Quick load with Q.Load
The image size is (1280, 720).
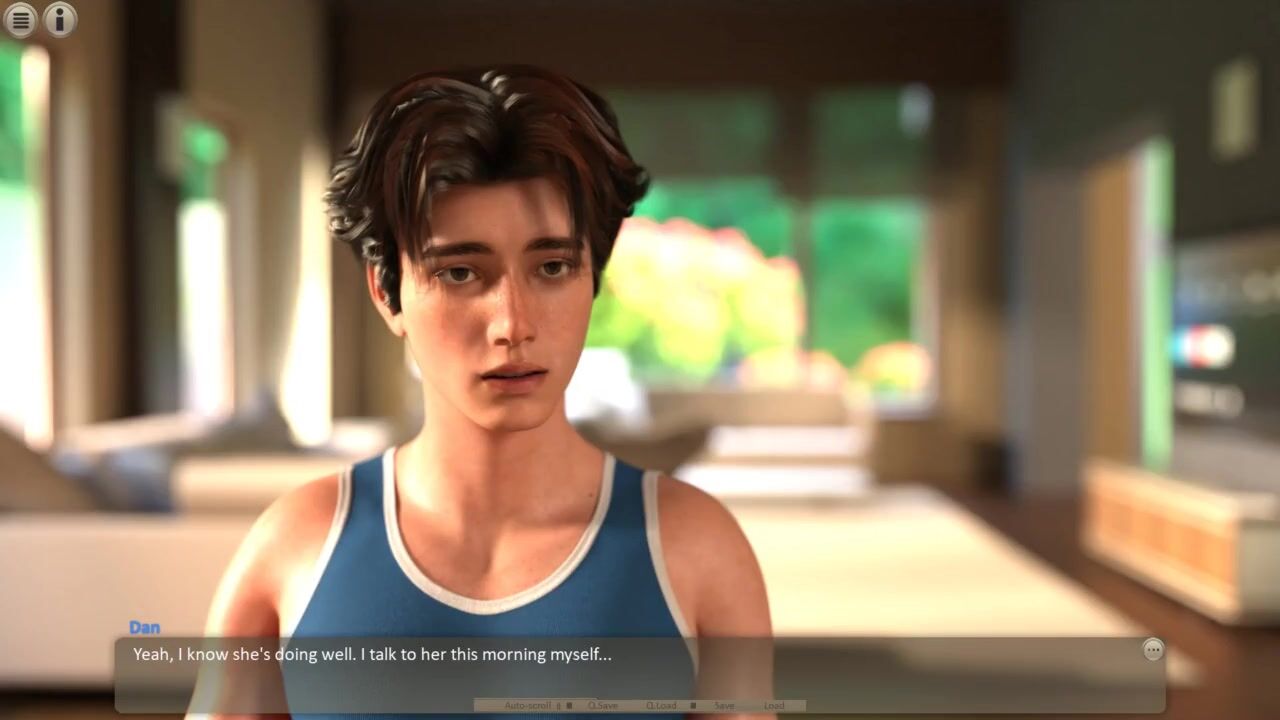(x=661, y=706)
